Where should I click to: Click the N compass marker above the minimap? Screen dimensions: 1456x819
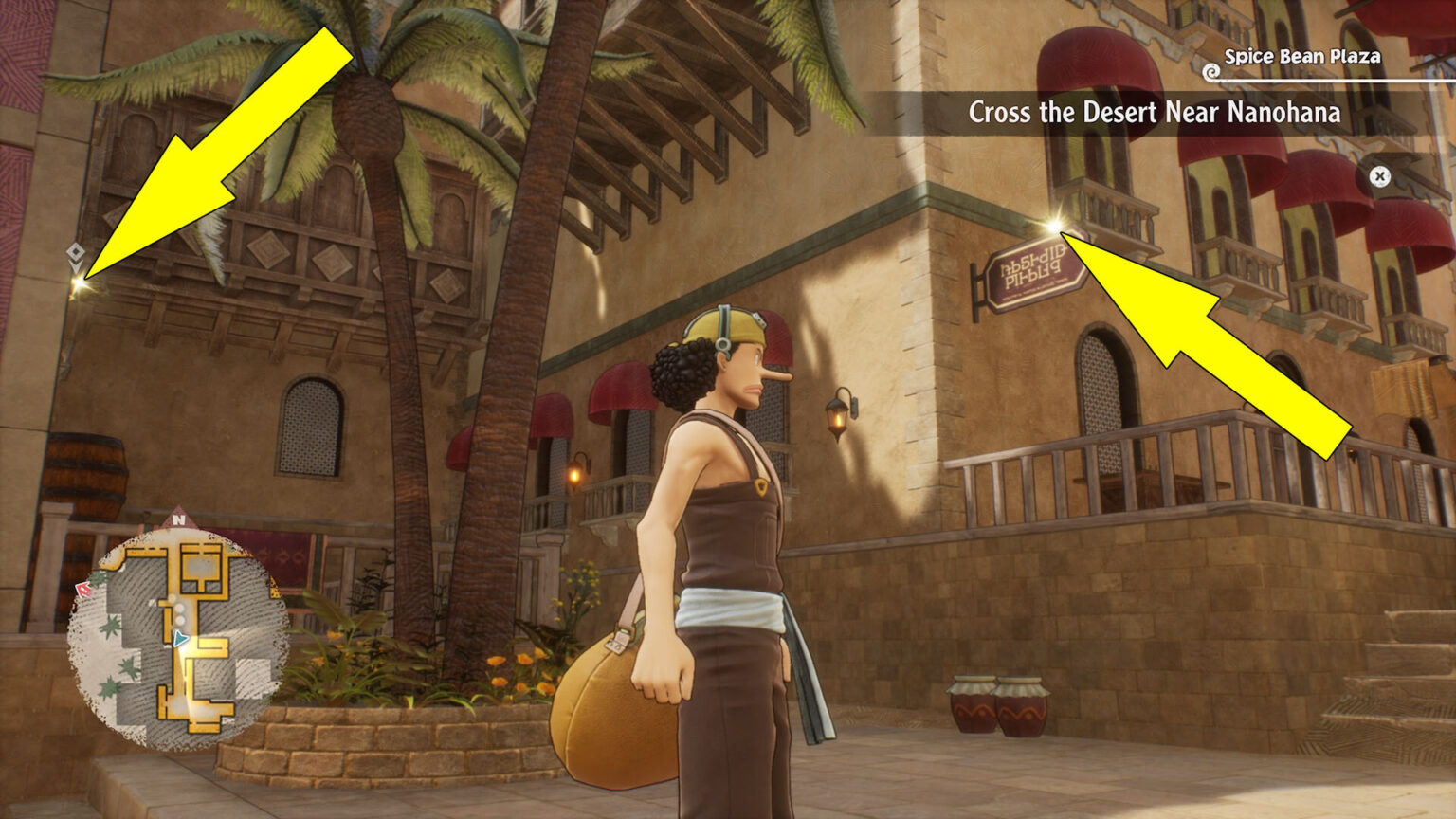click(x=177, y=519)
